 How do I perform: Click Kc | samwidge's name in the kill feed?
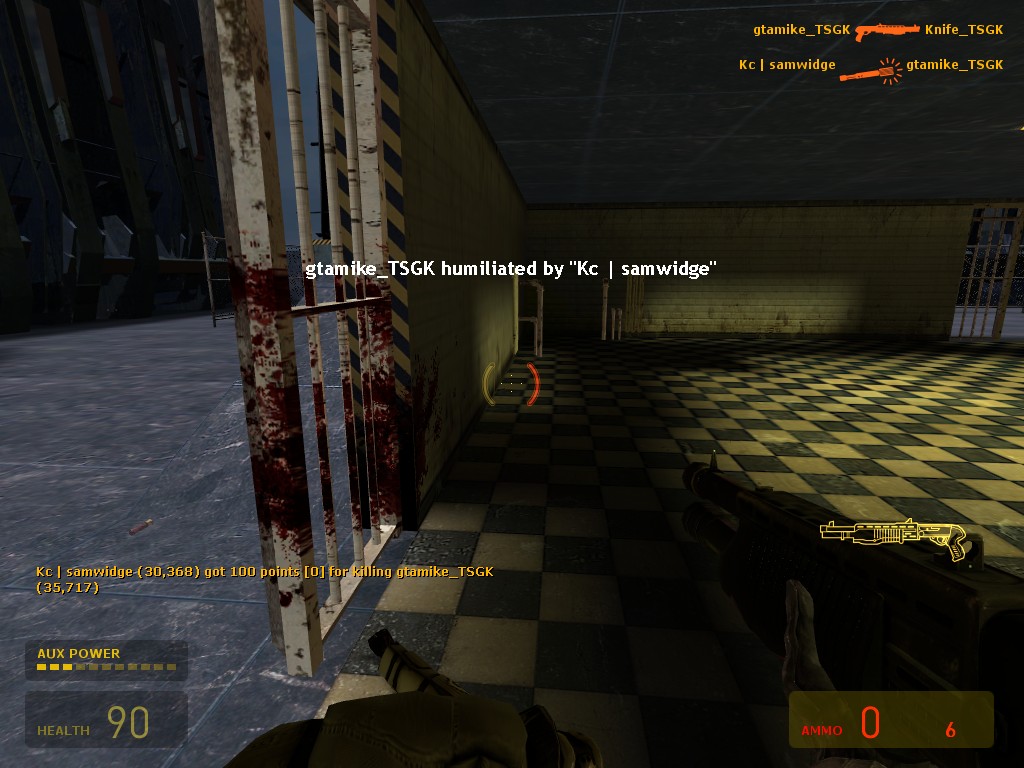click(787, 65)
